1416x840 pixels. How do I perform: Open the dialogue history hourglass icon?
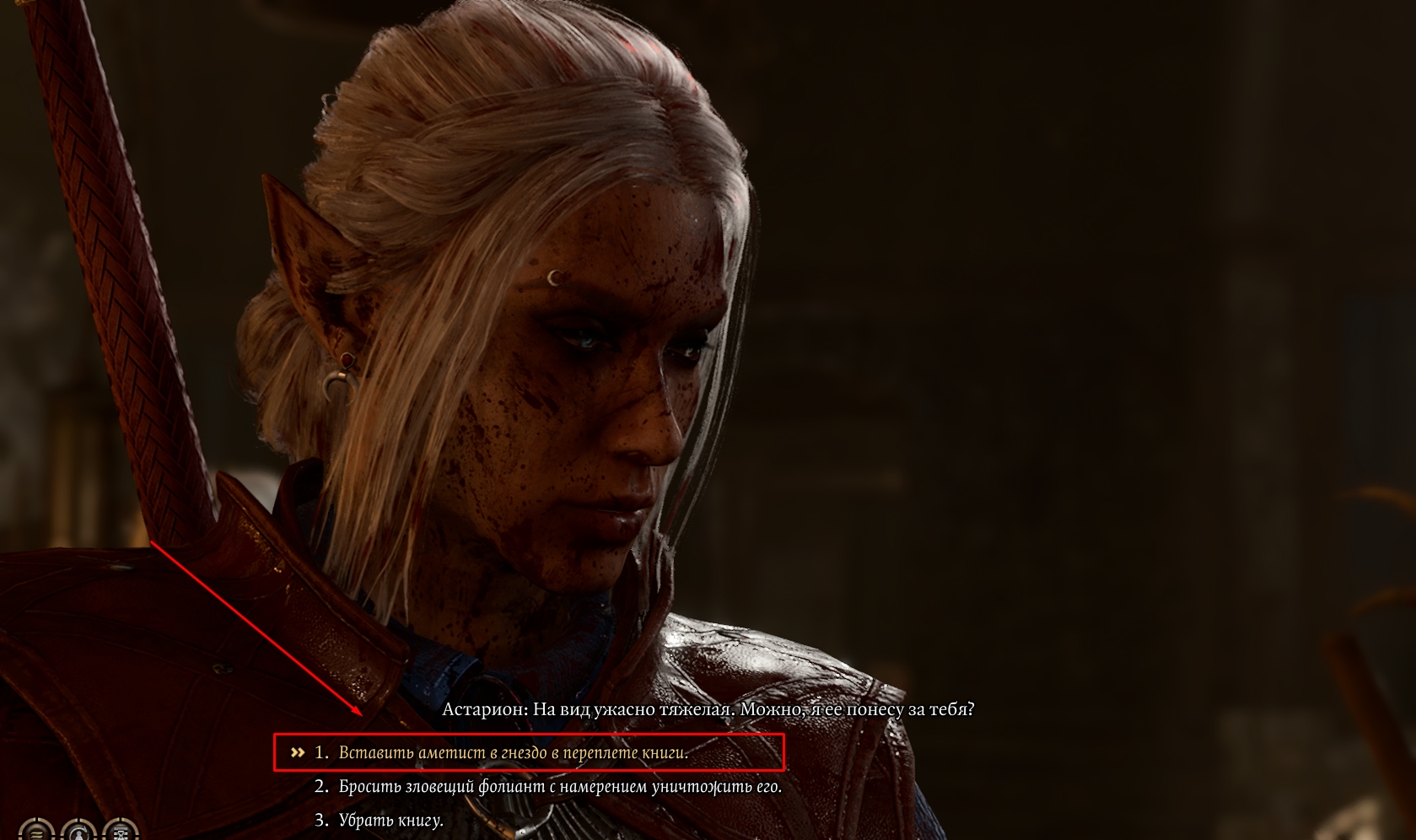click(x=121, y=832)
